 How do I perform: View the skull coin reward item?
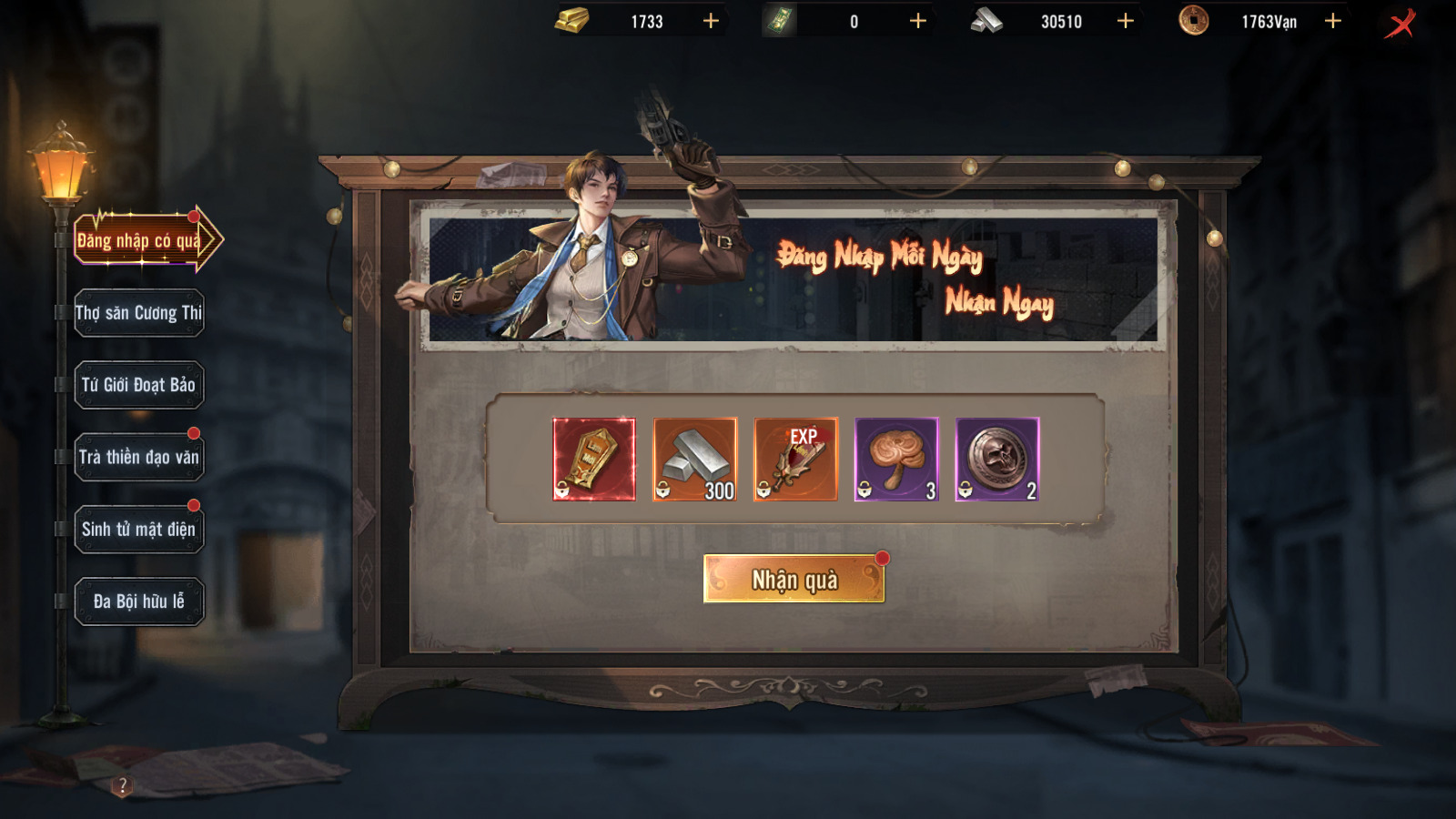click(x=997, y=460)
